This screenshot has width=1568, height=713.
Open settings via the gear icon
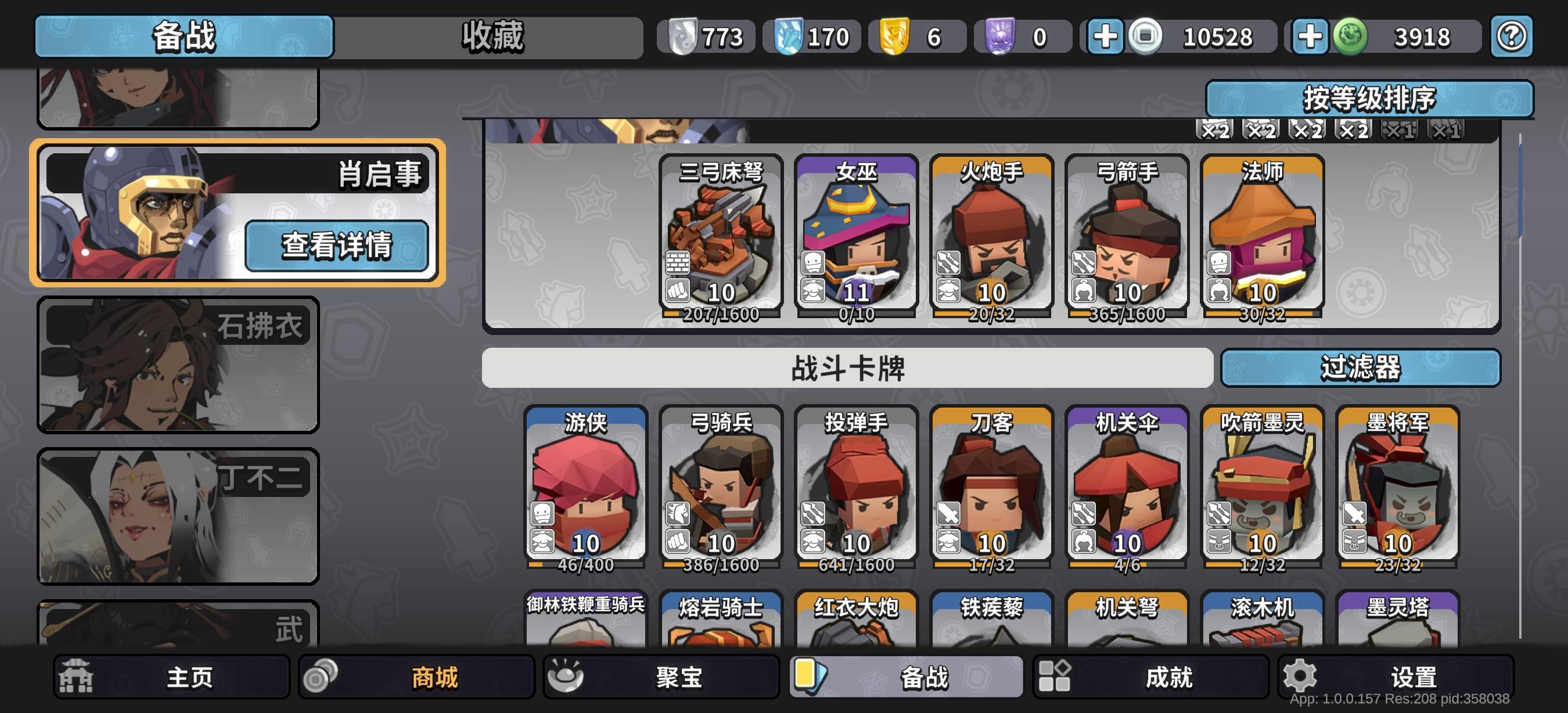point(1300,675)
